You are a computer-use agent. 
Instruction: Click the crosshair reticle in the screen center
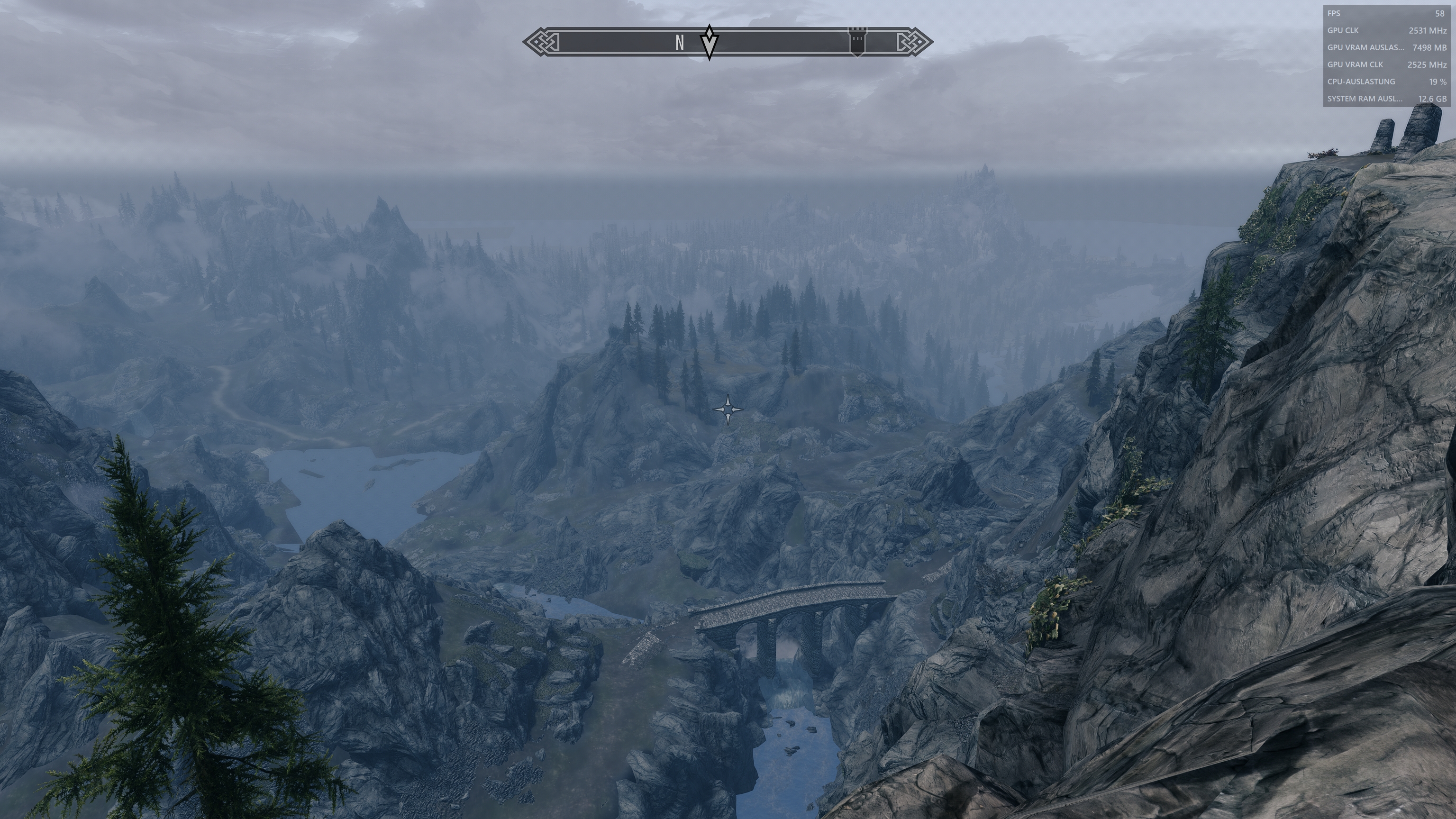click(x=728, y=410)
